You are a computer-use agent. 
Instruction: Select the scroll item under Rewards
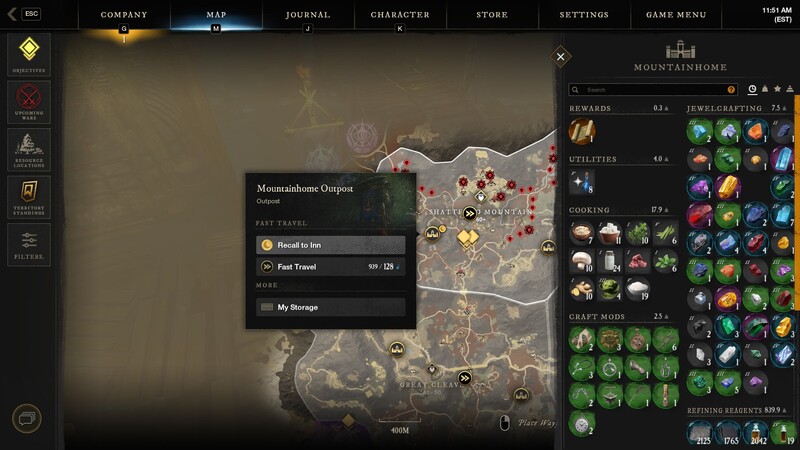click(x=581, y=131)
